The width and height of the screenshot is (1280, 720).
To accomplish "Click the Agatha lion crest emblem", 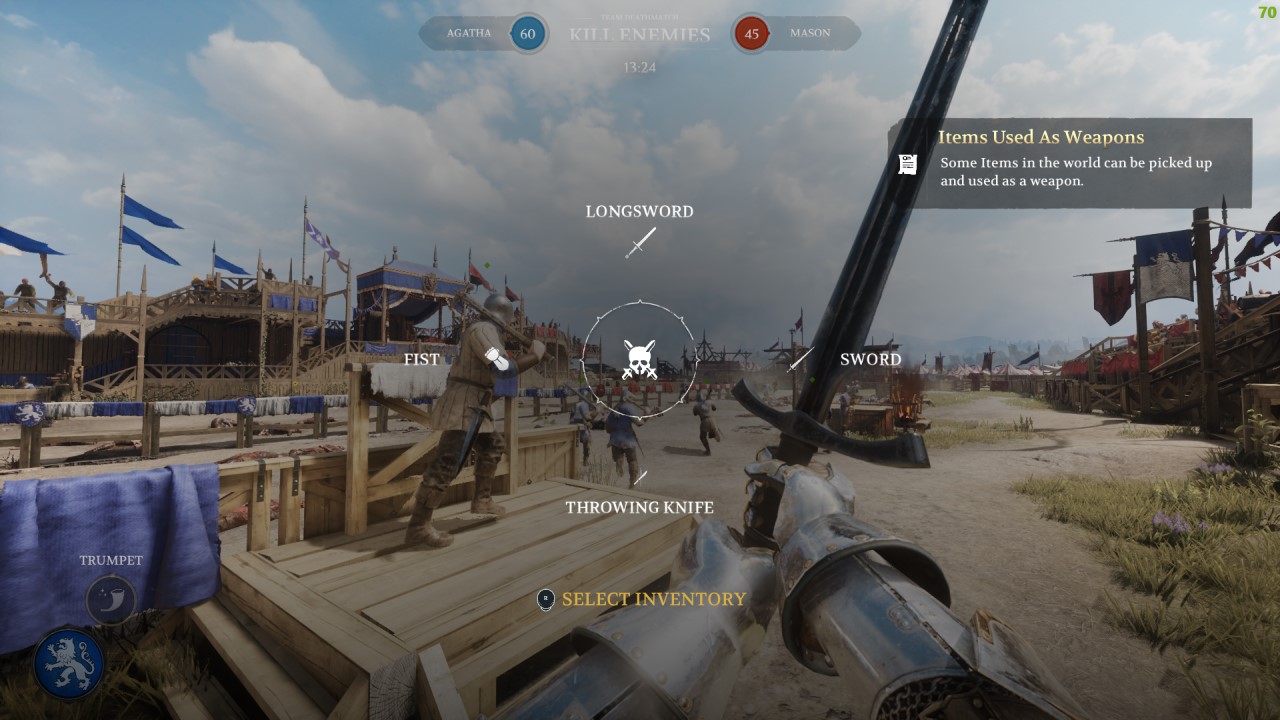I will click(69, 663).
